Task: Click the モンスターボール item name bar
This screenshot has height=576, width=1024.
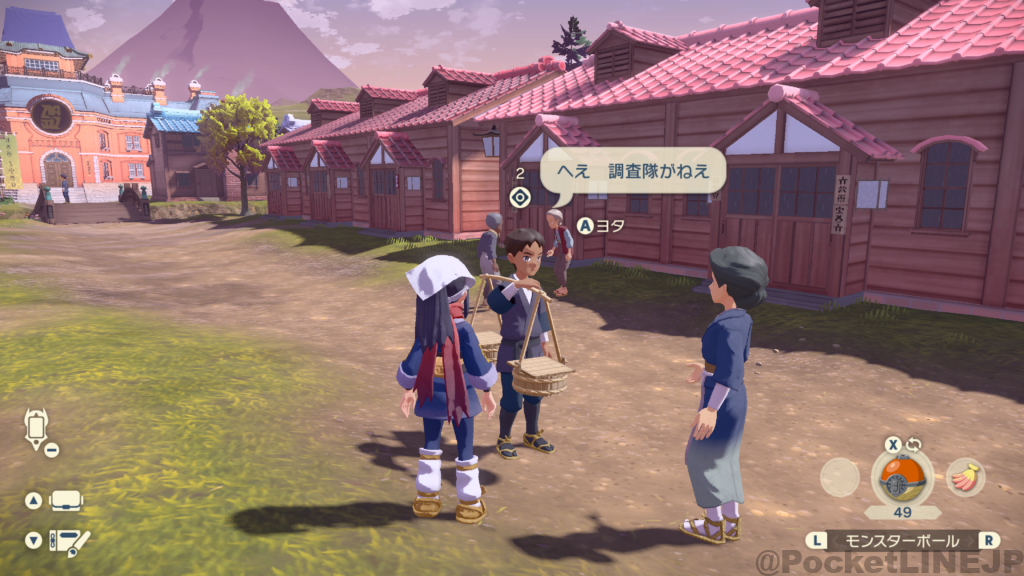Action: 902,540
